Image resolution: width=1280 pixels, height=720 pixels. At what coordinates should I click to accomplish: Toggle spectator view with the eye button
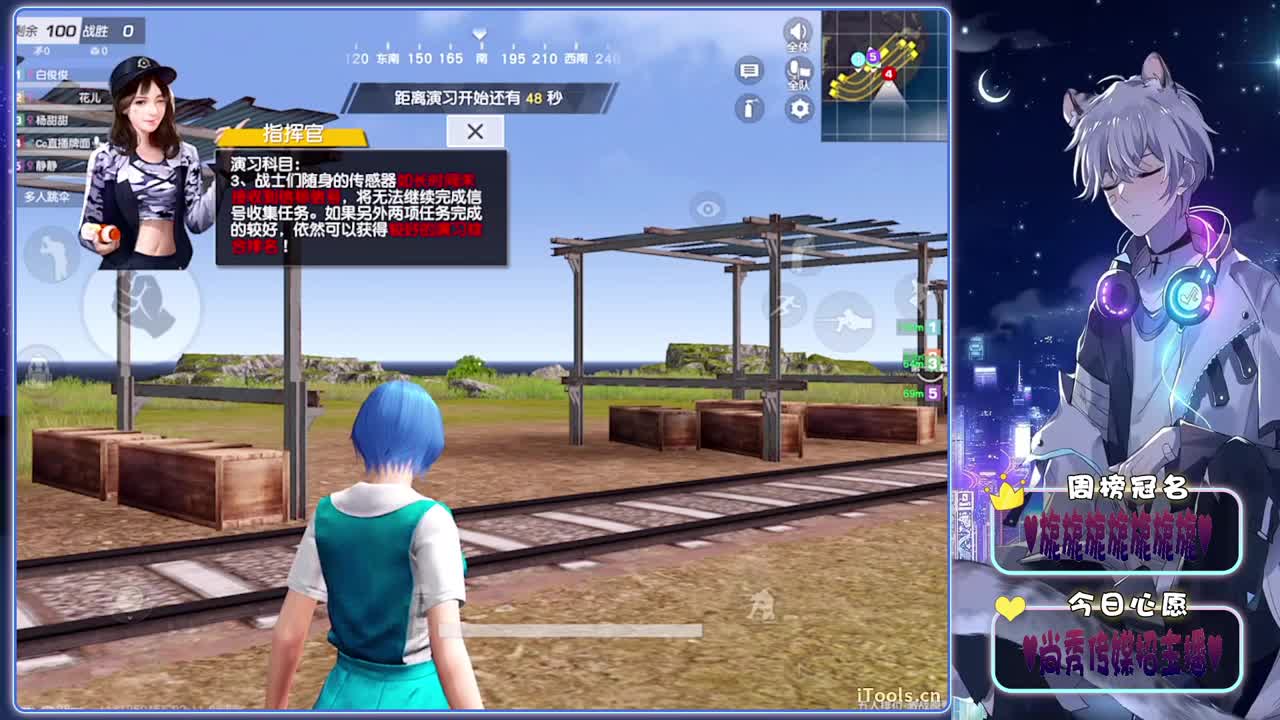click(707, 207)
